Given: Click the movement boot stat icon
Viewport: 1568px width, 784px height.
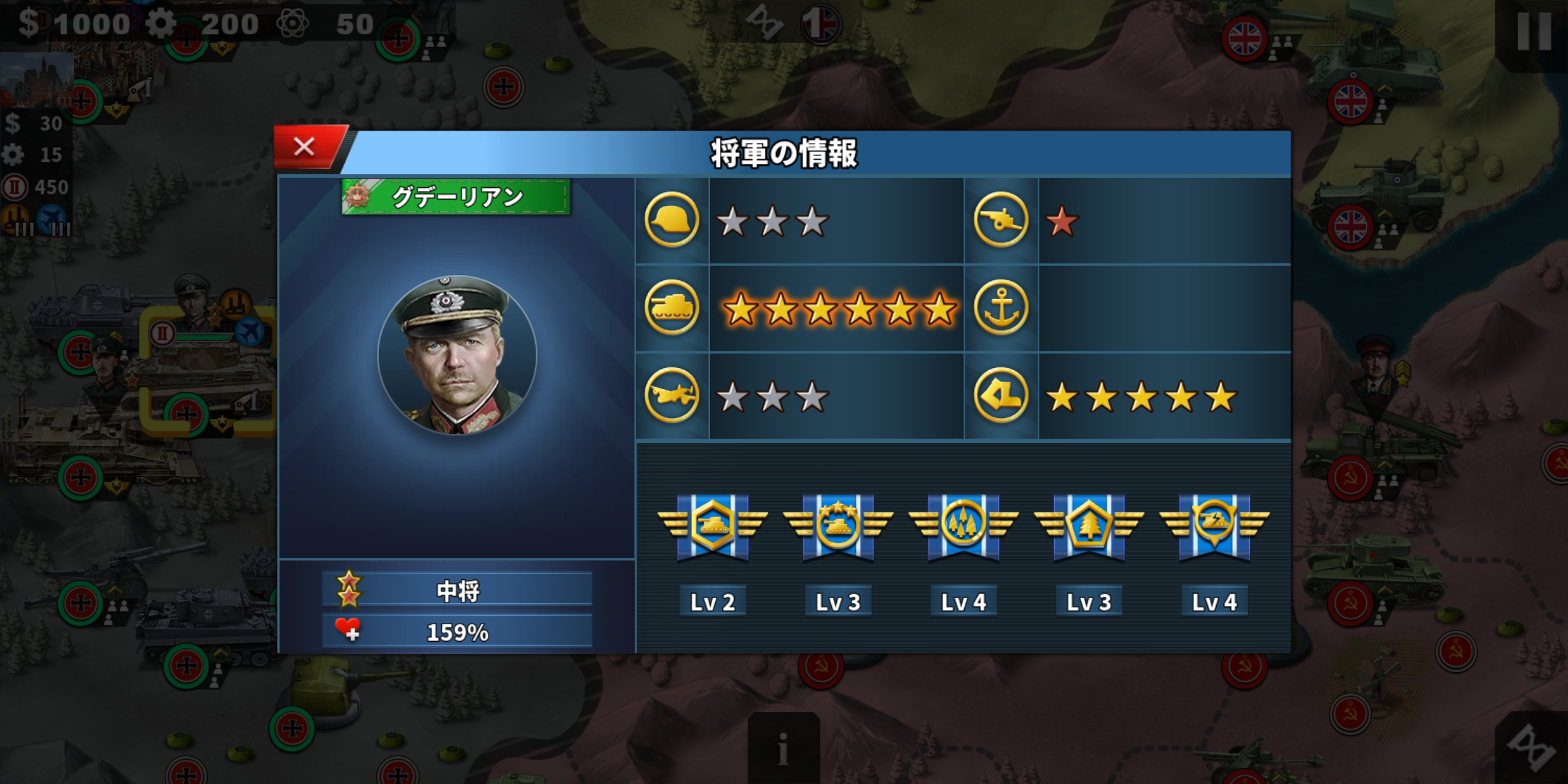Looking at the screenshot, I should (x=1000, y=396).
